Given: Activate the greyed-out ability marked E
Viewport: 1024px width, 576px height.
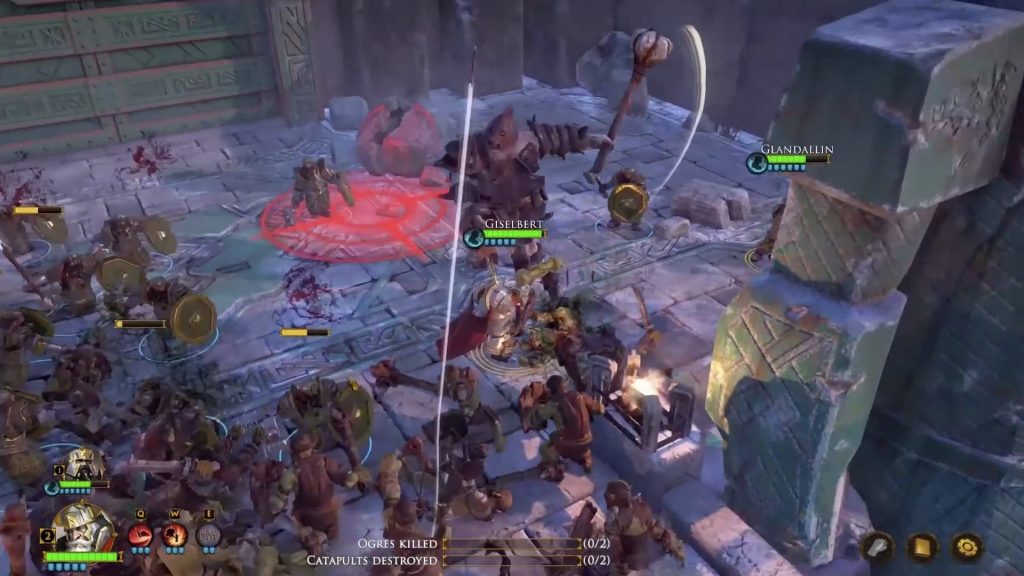Looking at the screenshot, I should [x=208, y=535].
